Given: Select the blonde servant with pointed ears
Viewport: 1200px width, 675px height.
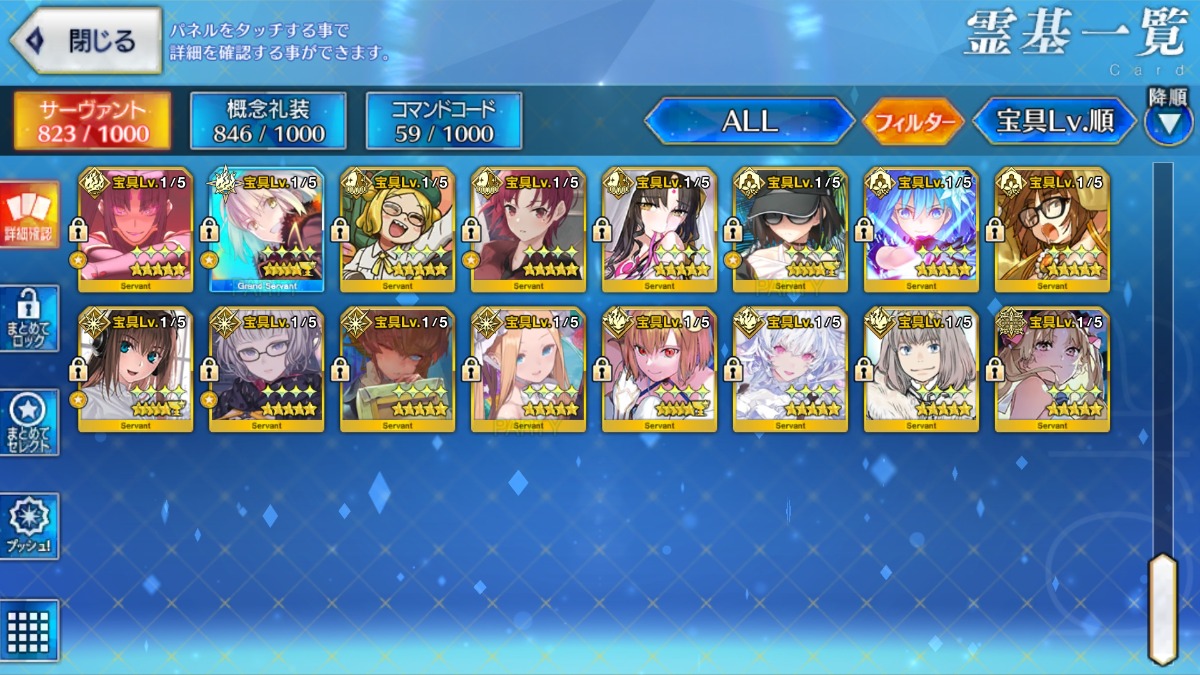Looking at the screenshot, I should point(528,370).
